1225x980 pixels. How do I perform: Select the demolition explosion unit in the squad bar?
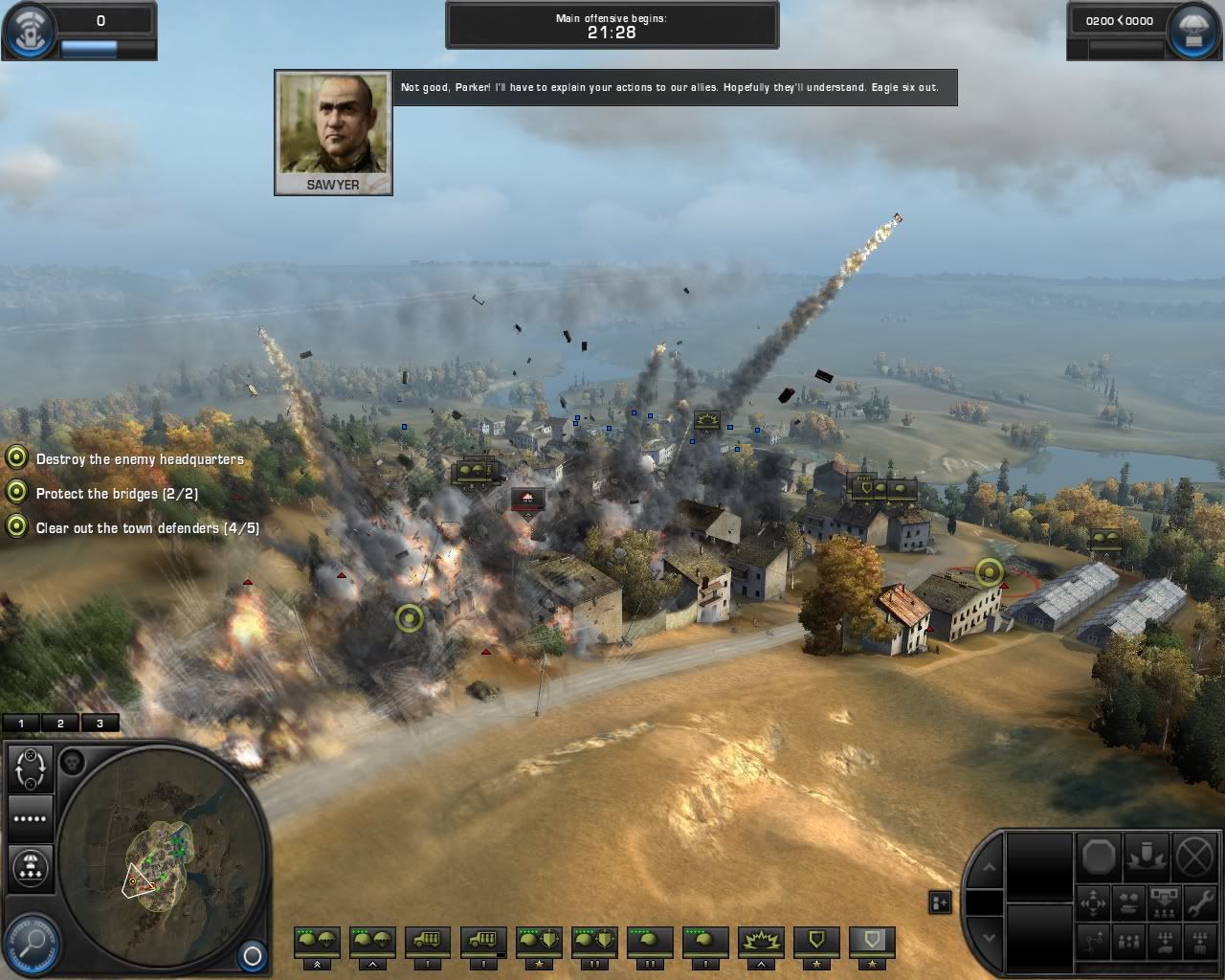762,941
